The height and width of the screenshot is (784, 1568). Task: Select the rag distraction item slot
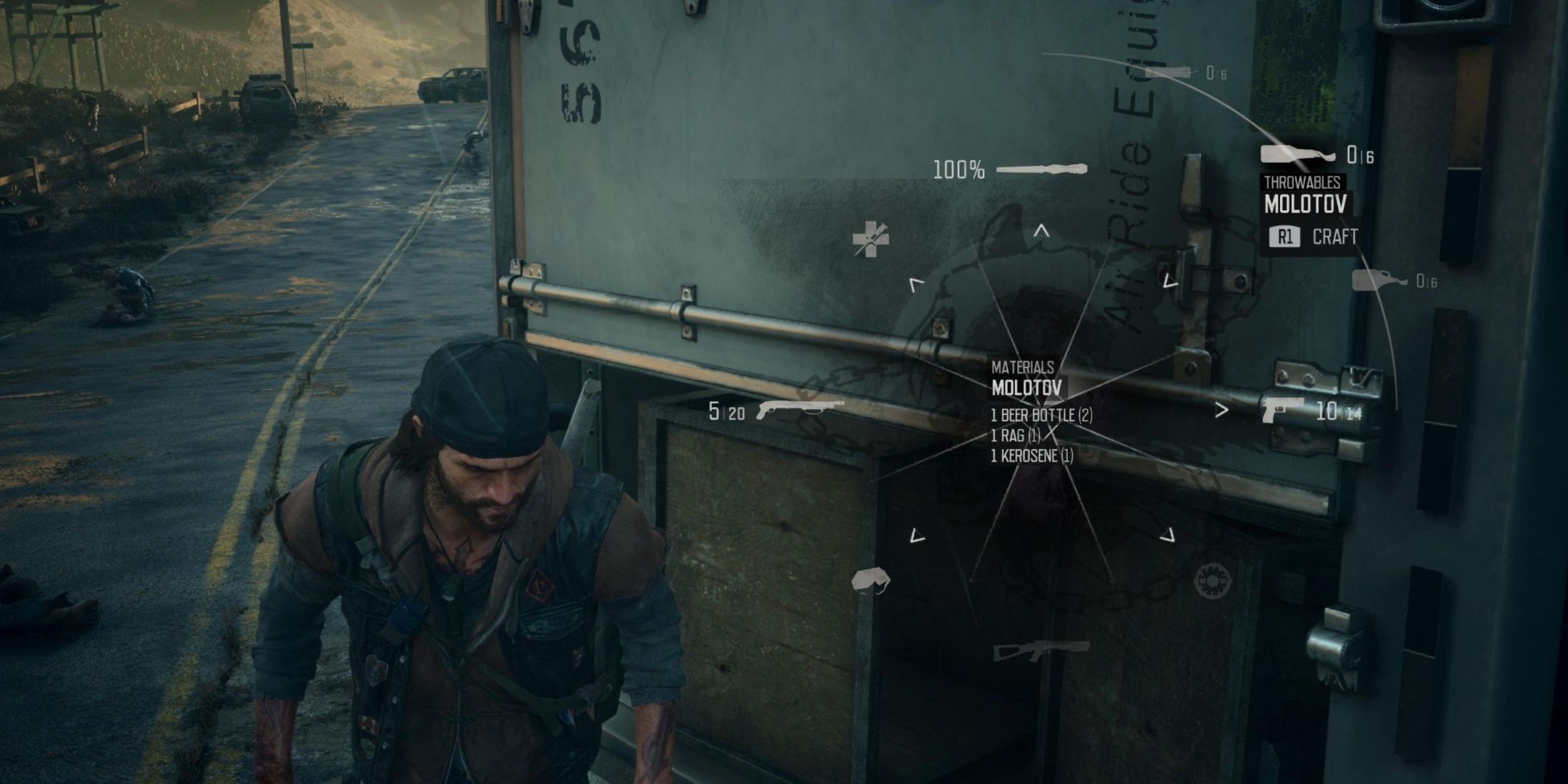pyautogui.click(x=871, y=581)
